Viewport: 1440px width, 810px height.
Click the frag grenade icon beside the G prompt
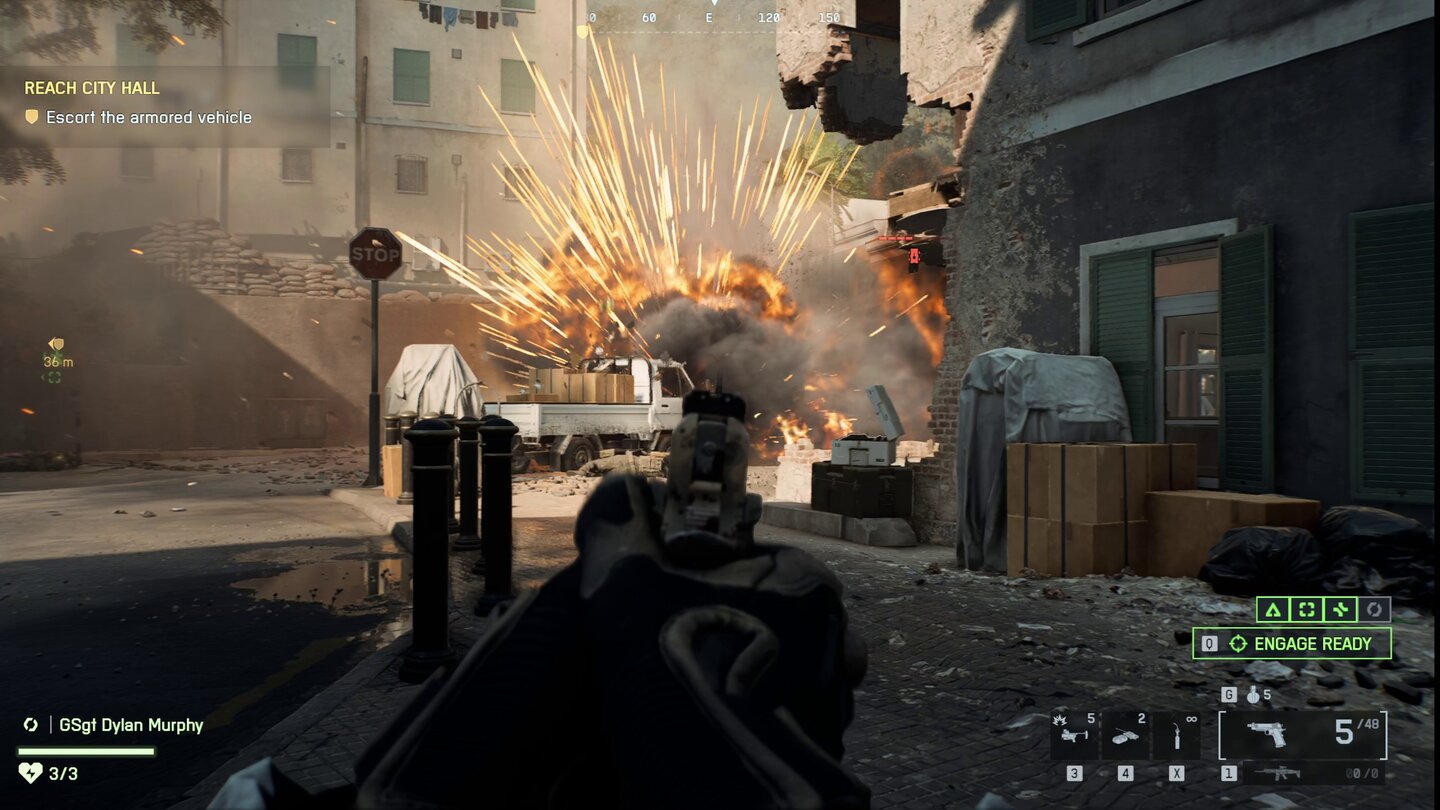(1252, 695)
